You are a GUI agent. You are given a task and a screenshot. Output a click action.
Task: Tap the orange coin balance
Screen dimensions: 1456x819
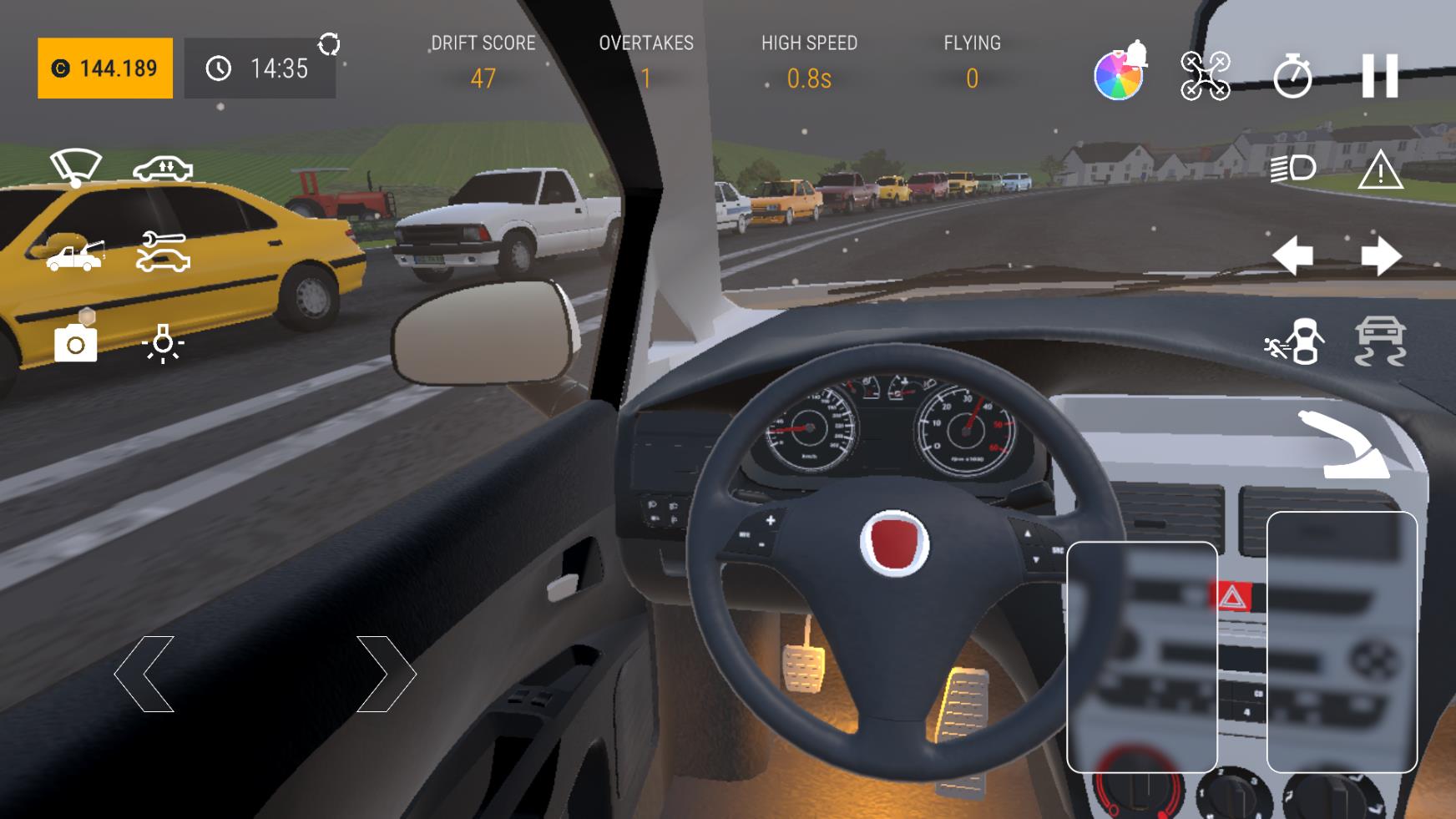click(105, 68)
